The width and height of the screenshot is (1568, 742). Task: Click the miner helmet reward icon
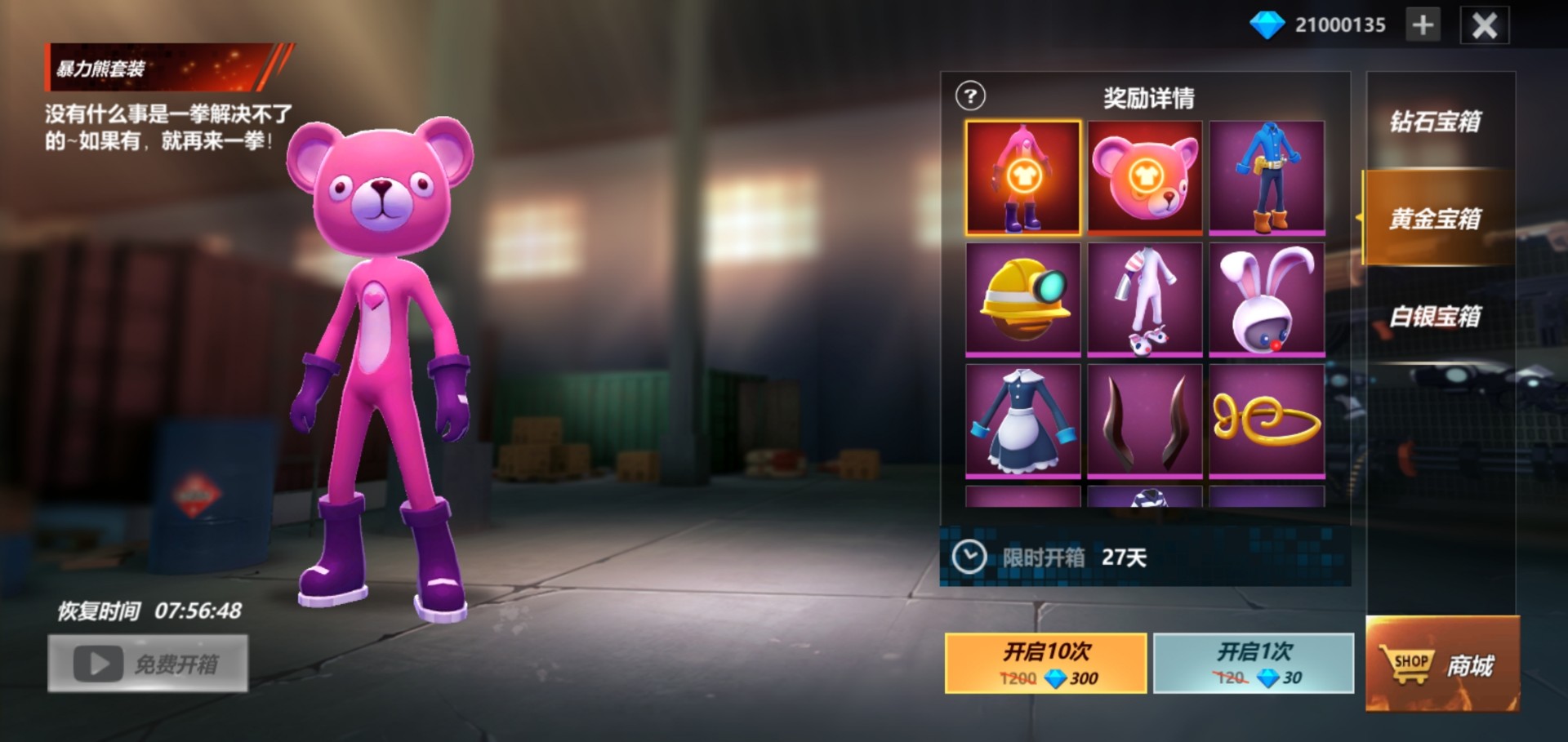[x=1023, y=299]
